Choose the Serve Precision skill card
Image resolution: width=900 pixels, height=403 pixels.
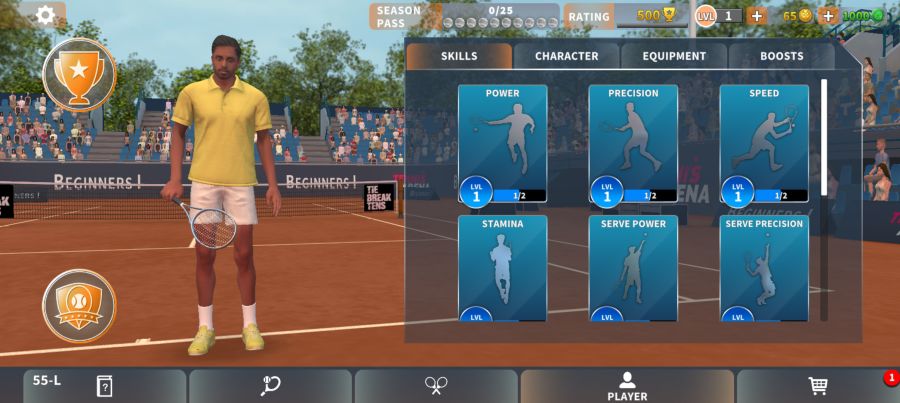pos(764,268)
